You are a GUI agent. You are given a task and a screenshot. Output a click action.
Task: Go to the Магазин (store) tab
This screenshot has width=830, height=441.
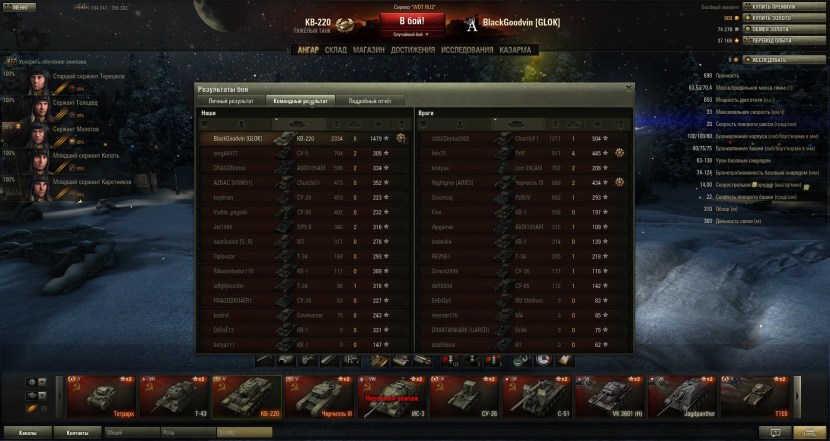(368, 49)
